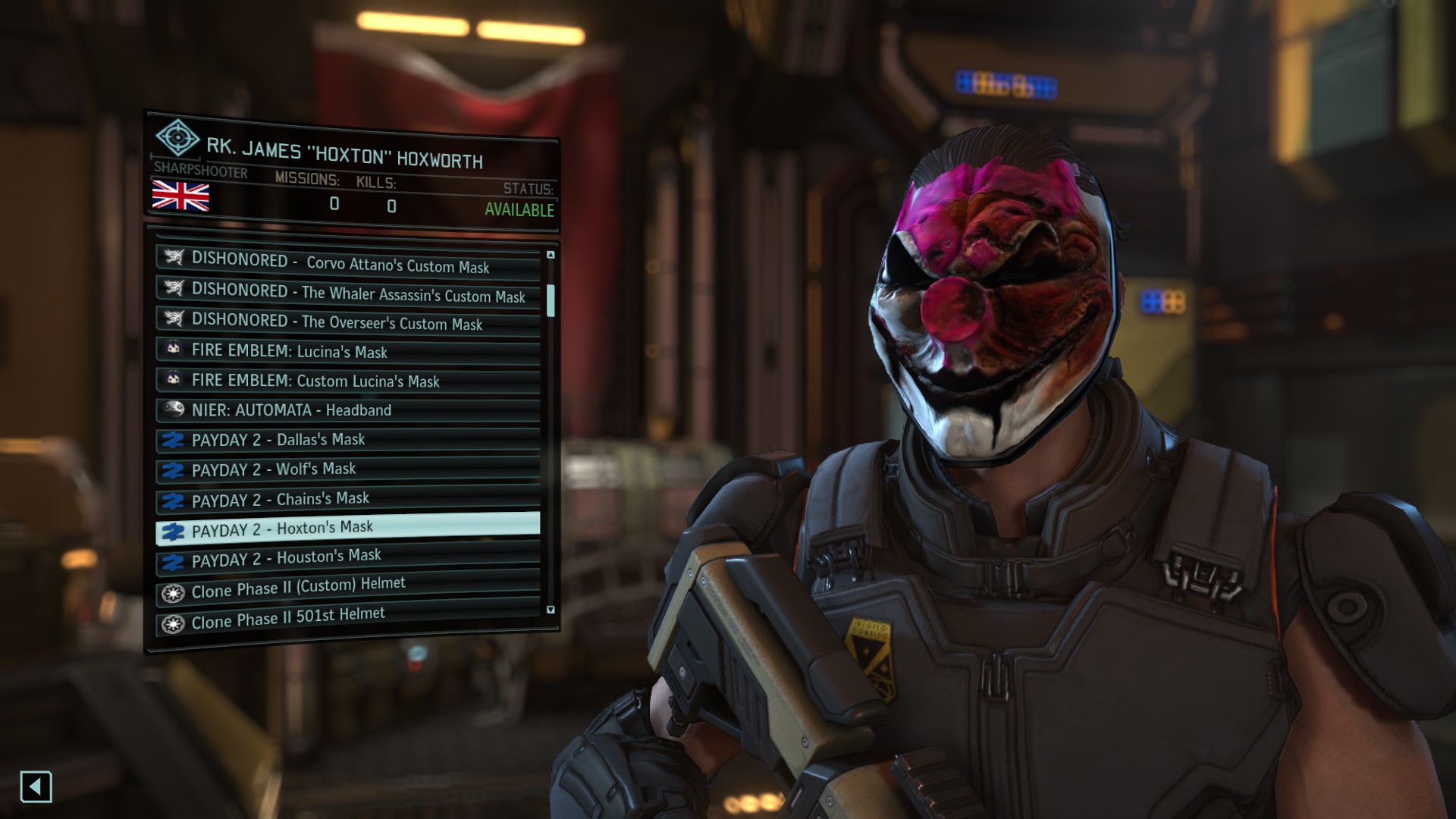Click the highlighted Hoxton's Mask entry
This screenshot has width=1456, height=819.
coord(349,529)
